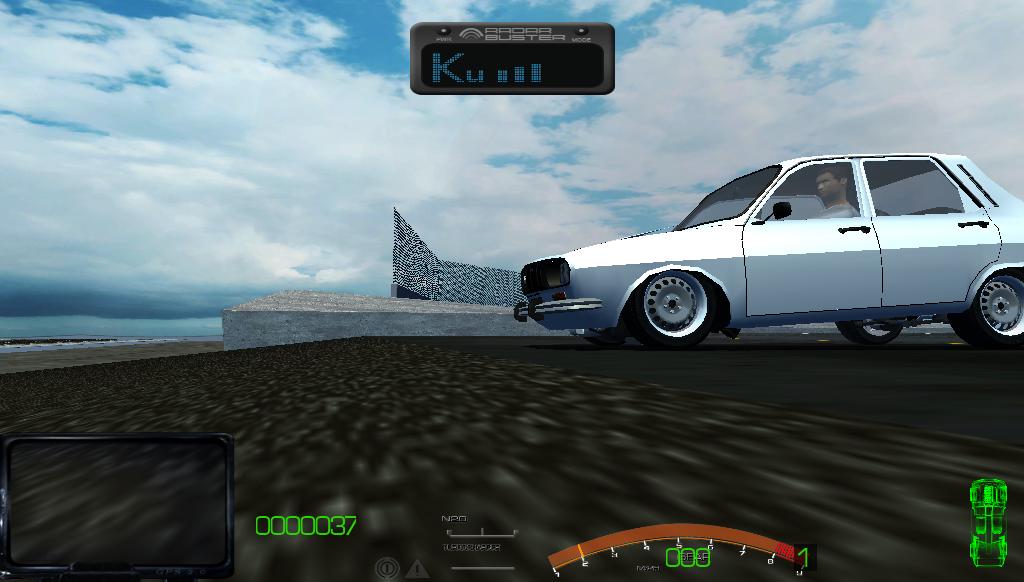
Task: Click the triangle warning indicator icon
Action: click(417, 570)
